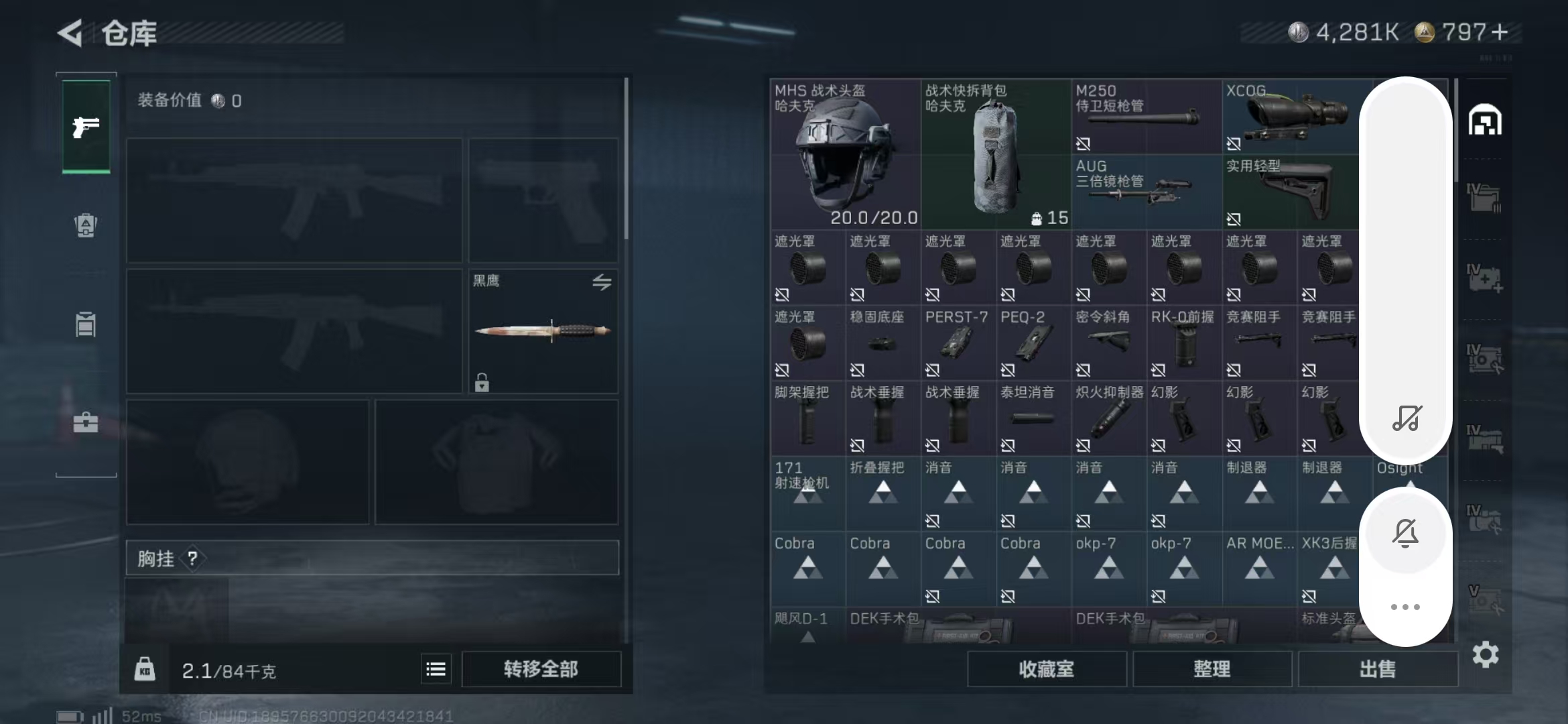
Task: Select the 黑鹰 knife slot
Action: (x=543, y=330)
